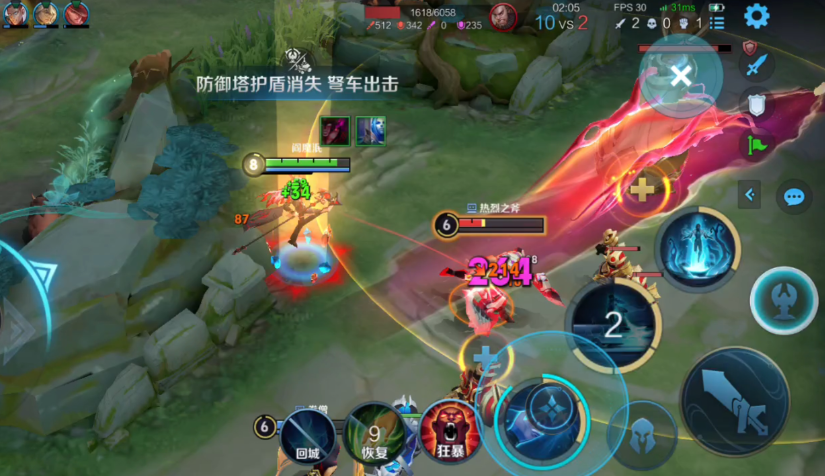Image resolution: width=825 pixels, height=476 pixels.
Task: Open the settings gear menu
Action: pyautogui.click(x=757, y=16)
